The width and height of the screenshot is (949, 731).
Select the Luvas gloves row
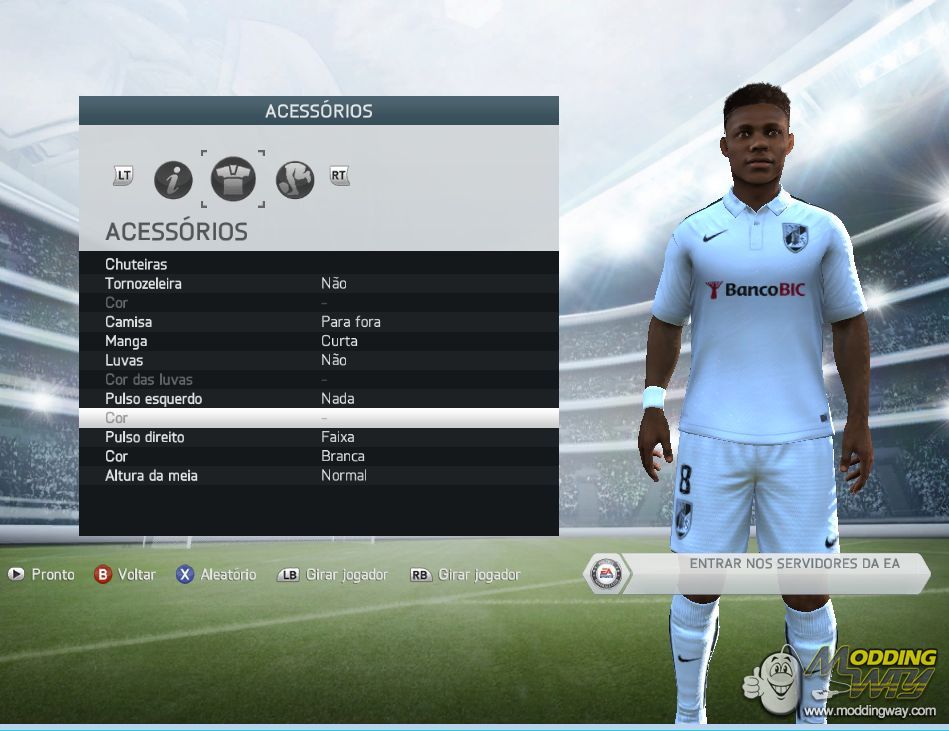click(318, 360)
